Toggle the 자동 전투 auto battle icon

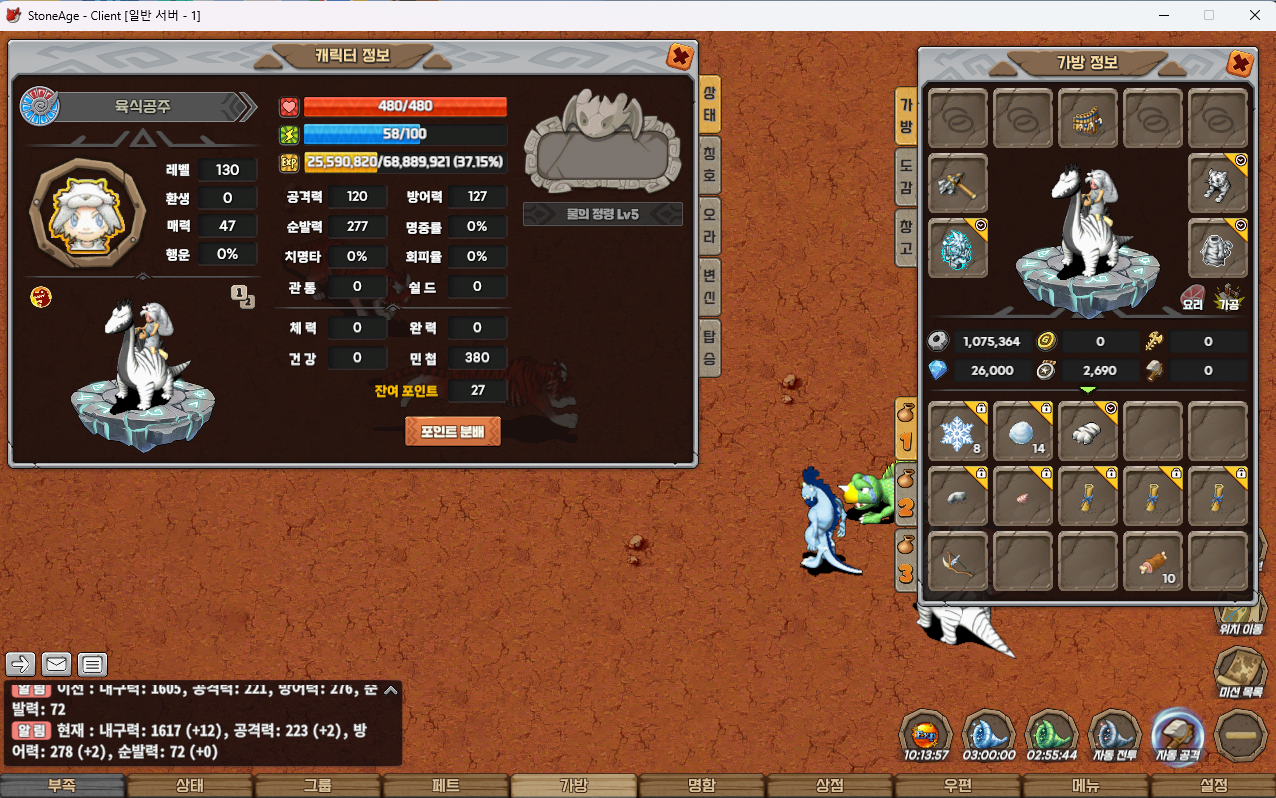pos(1114,738)
